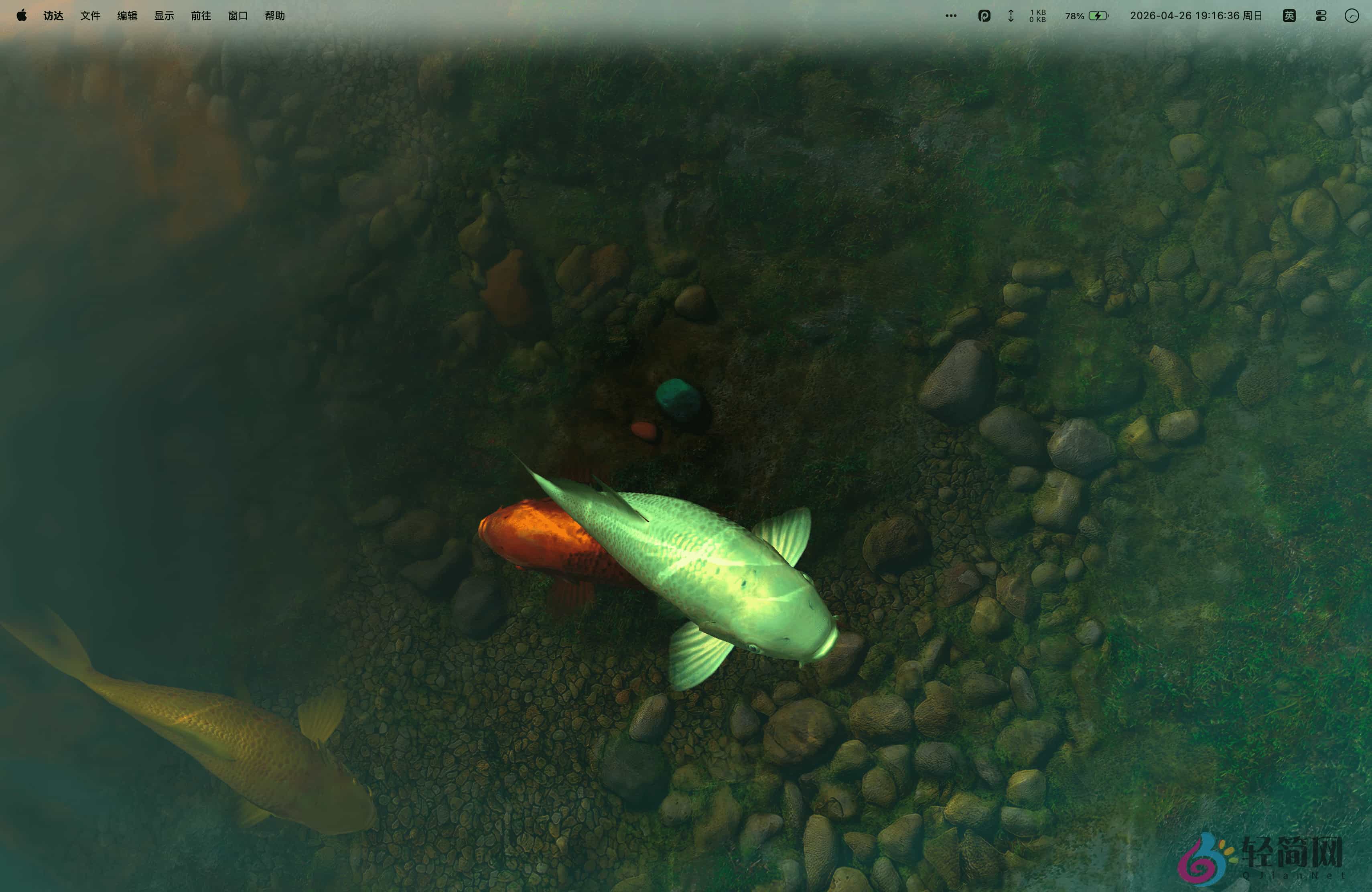Open the 显示 menu
The image size is (1372, 892).
(164, 16)
